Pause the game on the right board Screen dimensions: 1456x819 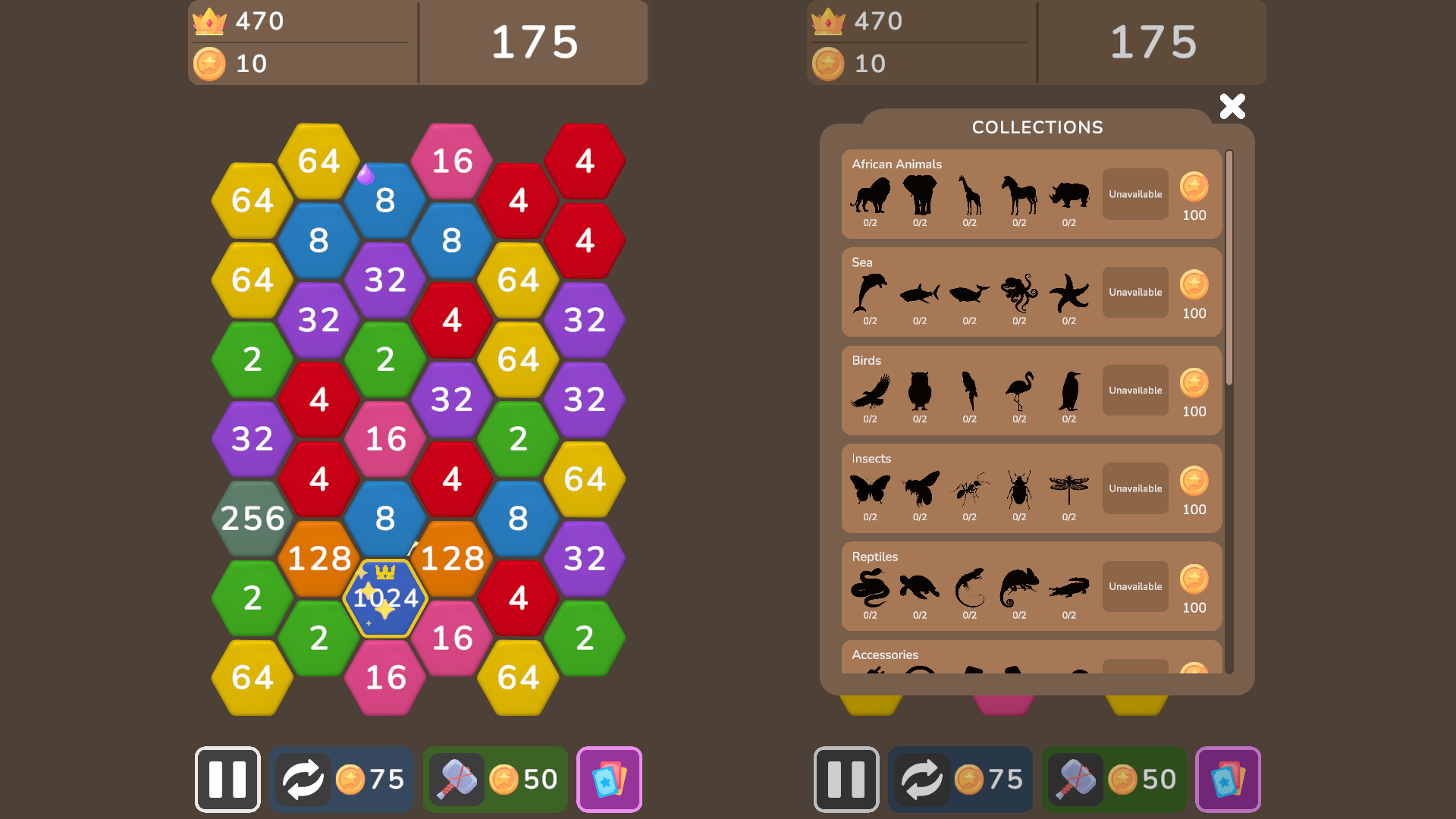pyautogui.click(x=846, y=780)
